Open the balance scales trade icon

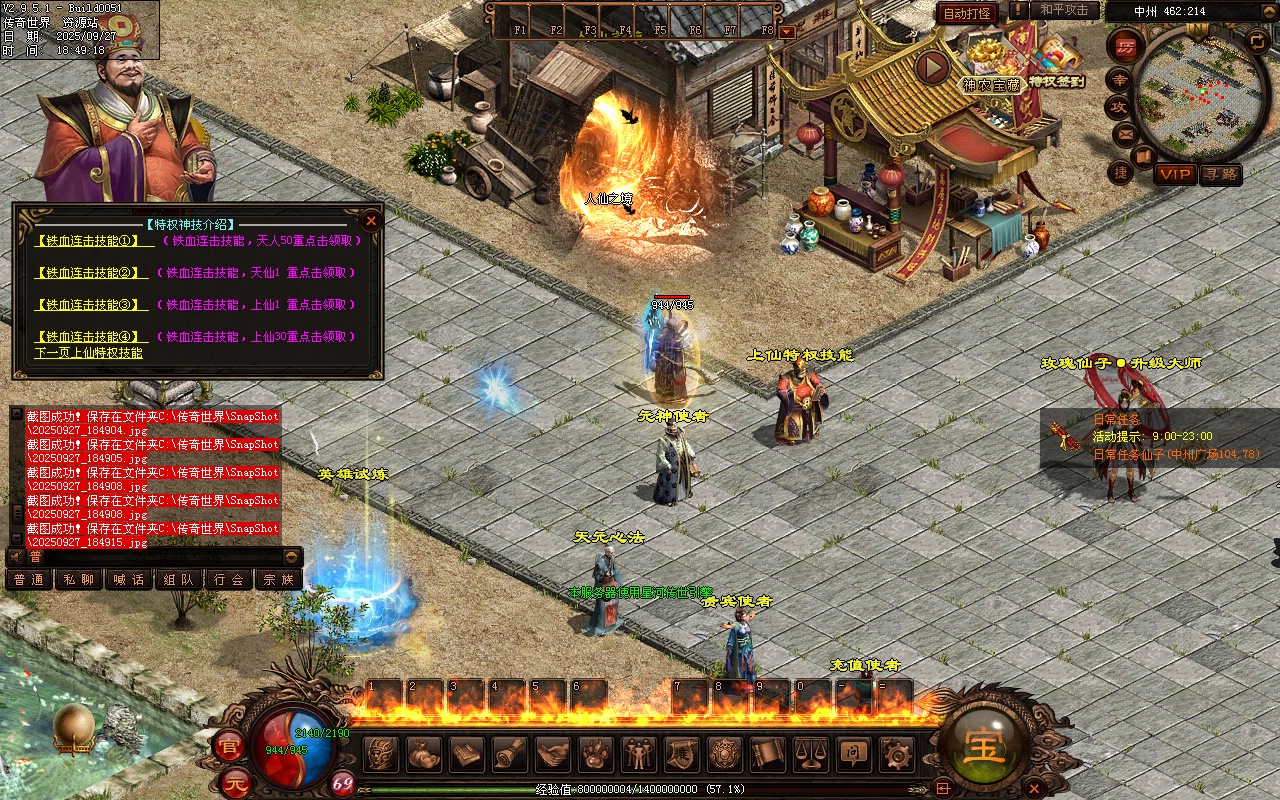point(809,753)
